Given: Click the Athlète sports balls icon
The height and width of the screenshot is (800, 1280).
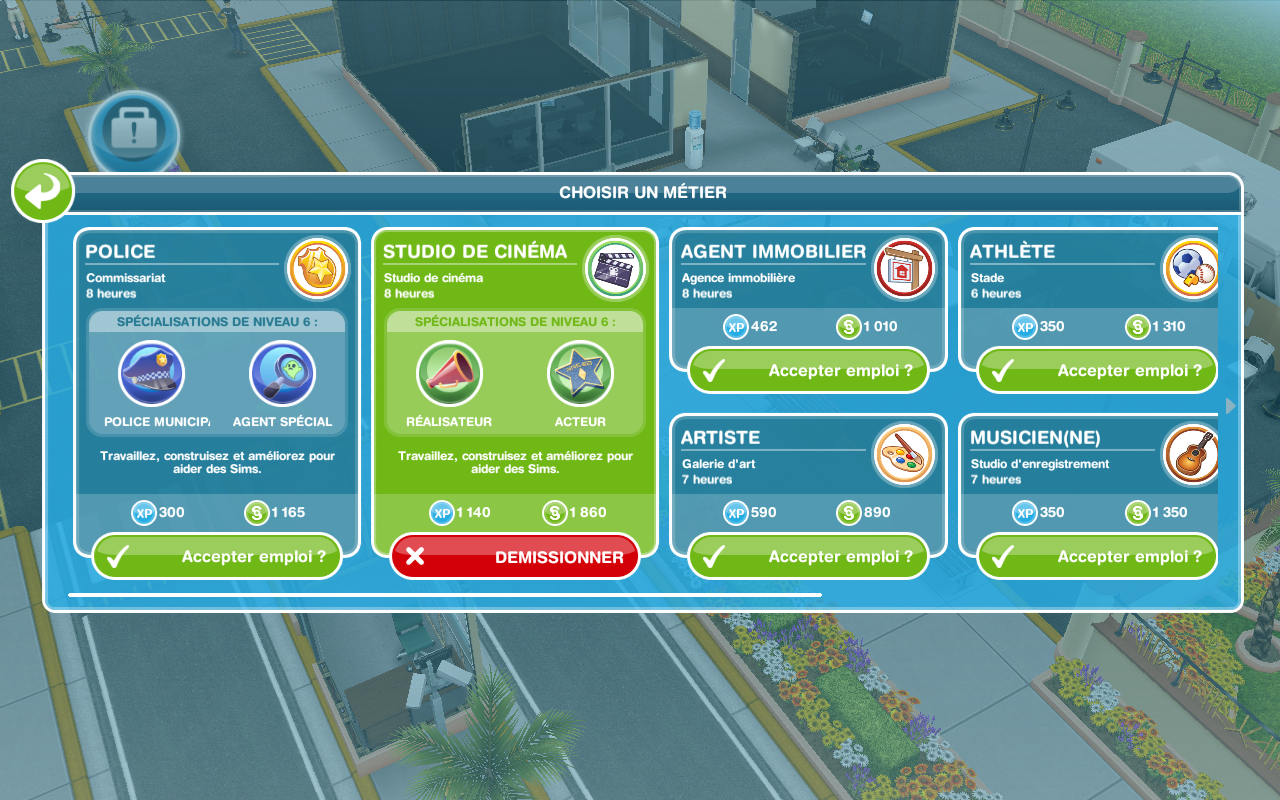Looking at the screenshot, I should [1192, 269].
